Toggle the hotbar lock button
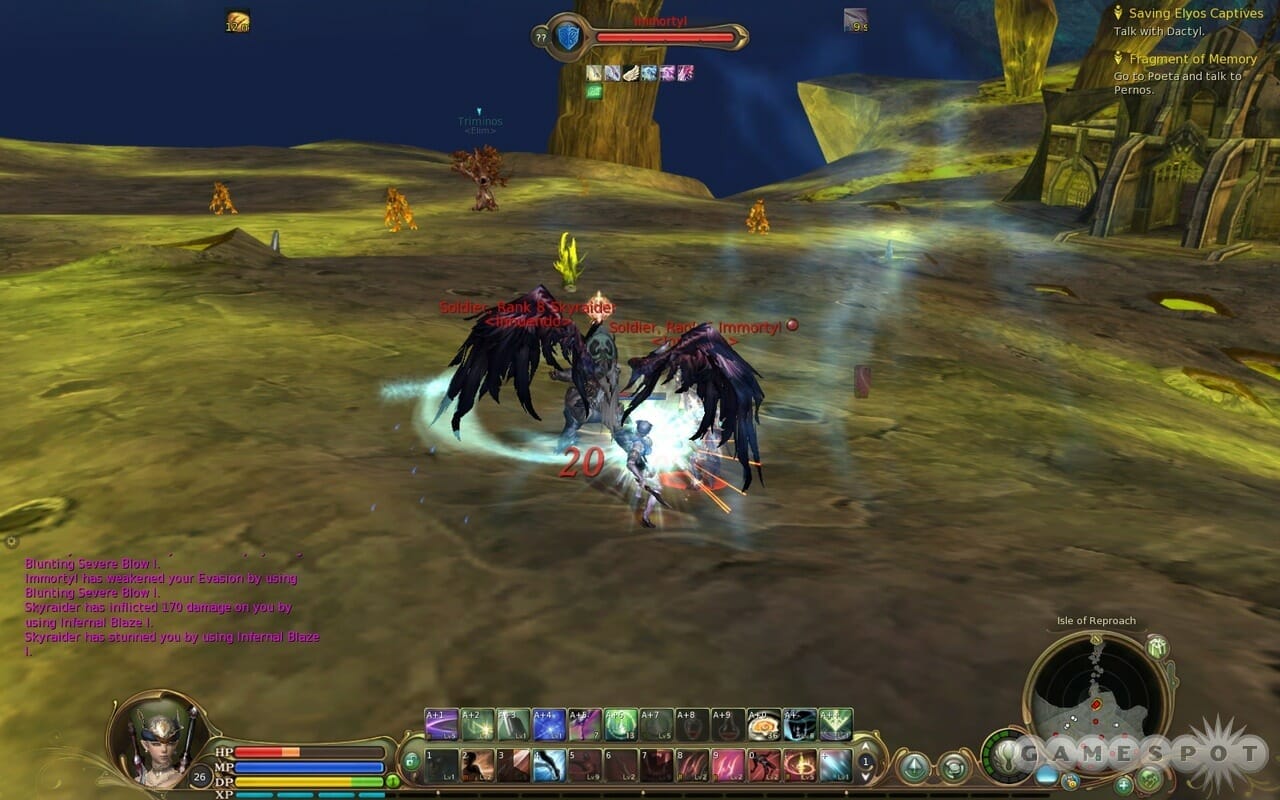 pyautogui.click(x=411, y=760)
